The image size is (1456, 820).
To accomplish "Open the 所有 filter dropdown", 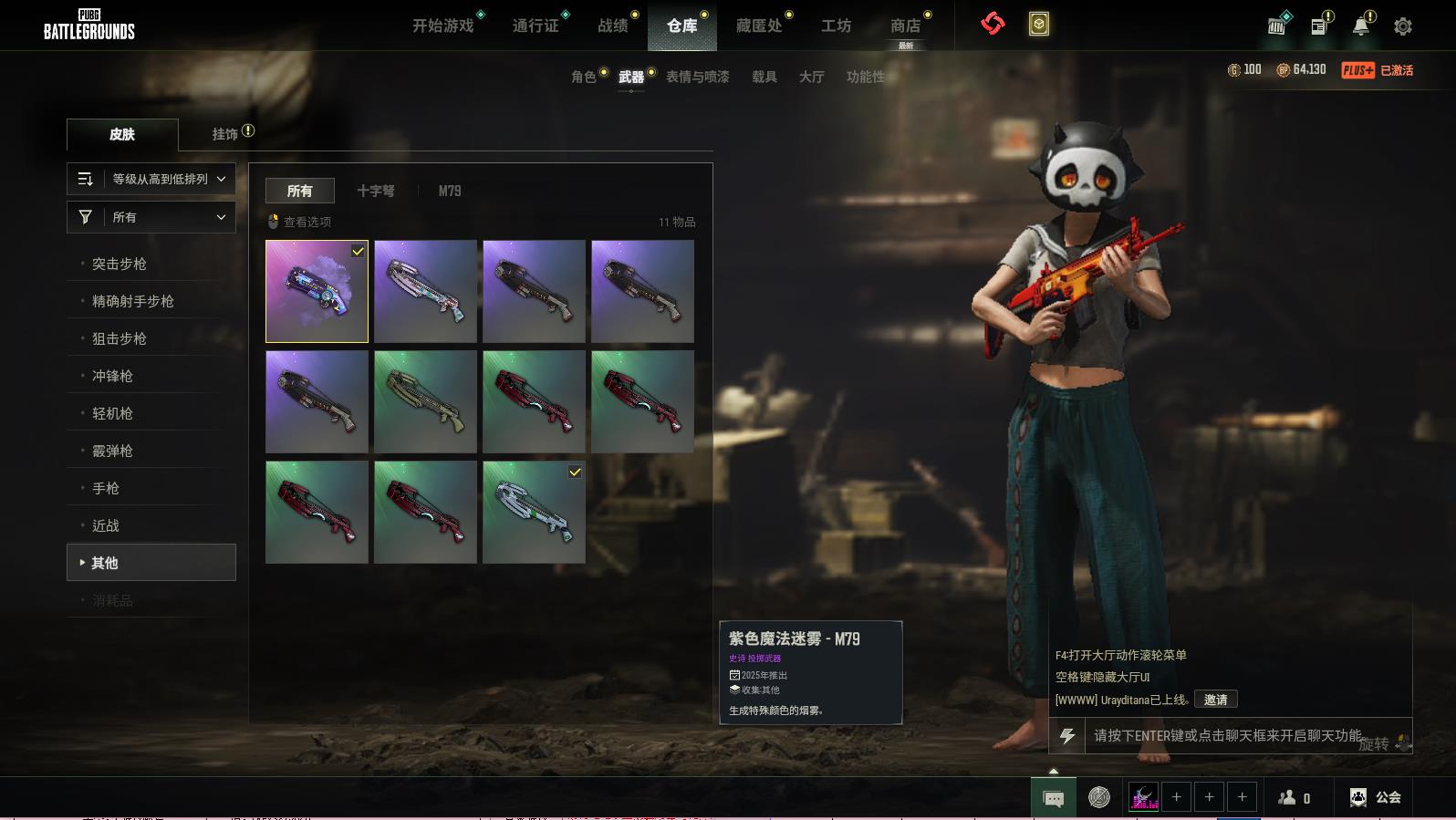I will [151, 217].
